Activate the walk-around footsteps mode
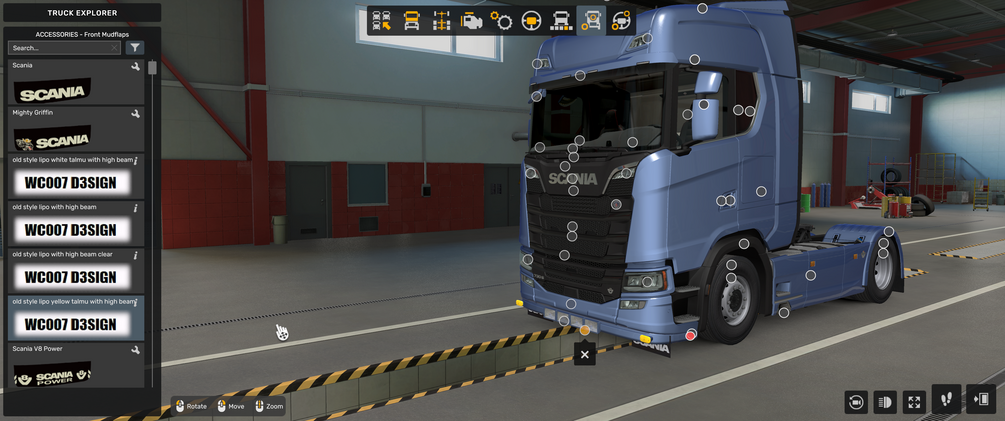1005x421 pixels. (x=946, y=399)
